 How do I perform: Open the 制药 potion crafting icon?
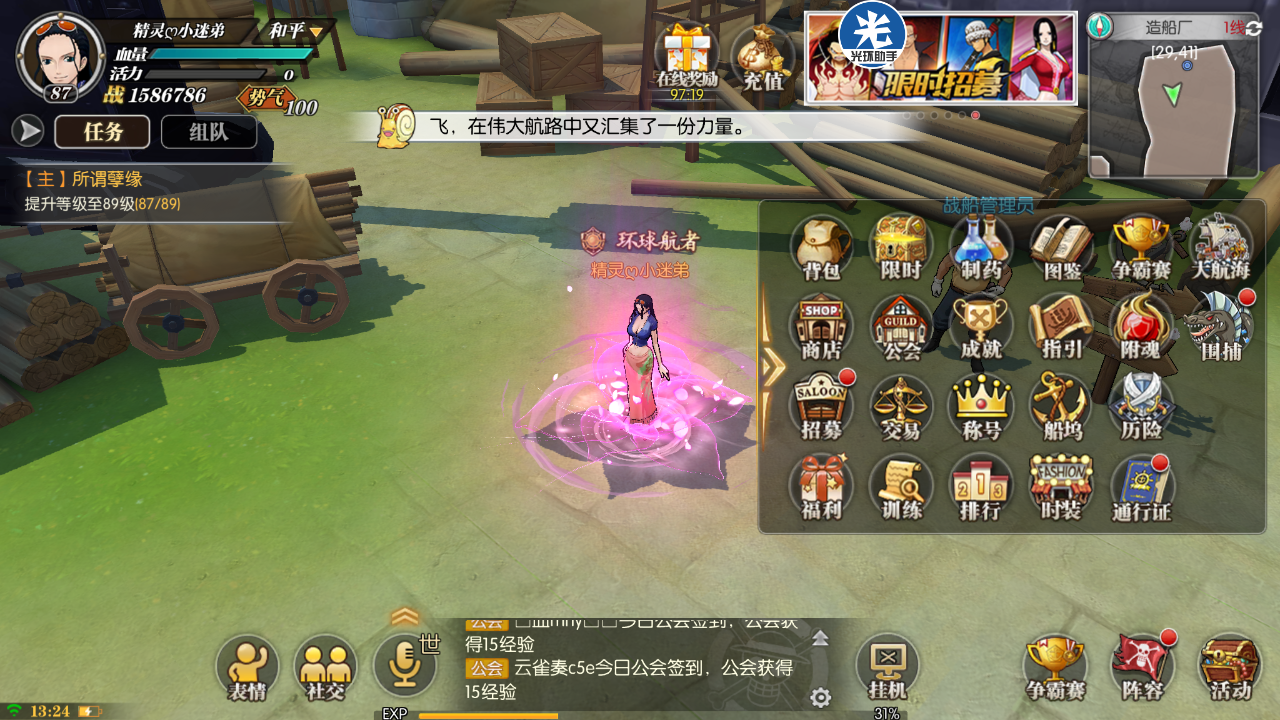point(981,245)
